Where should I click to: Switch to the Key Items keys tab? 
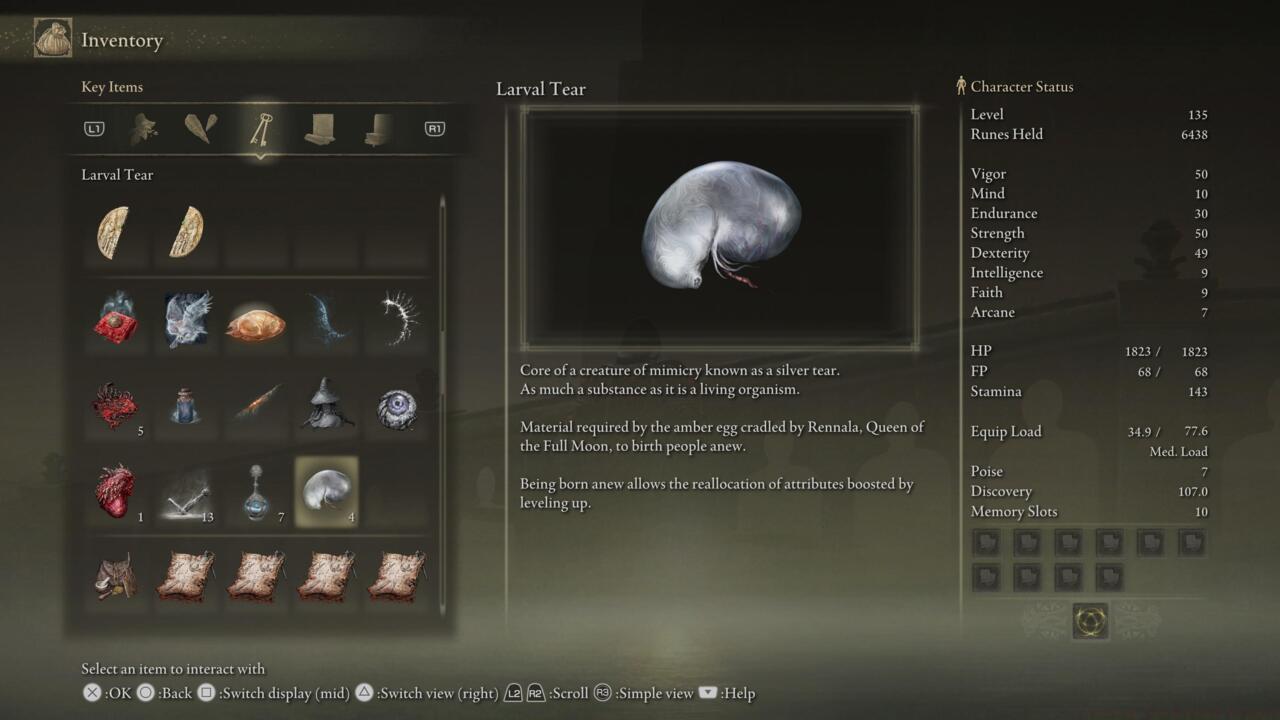(261, 129)
